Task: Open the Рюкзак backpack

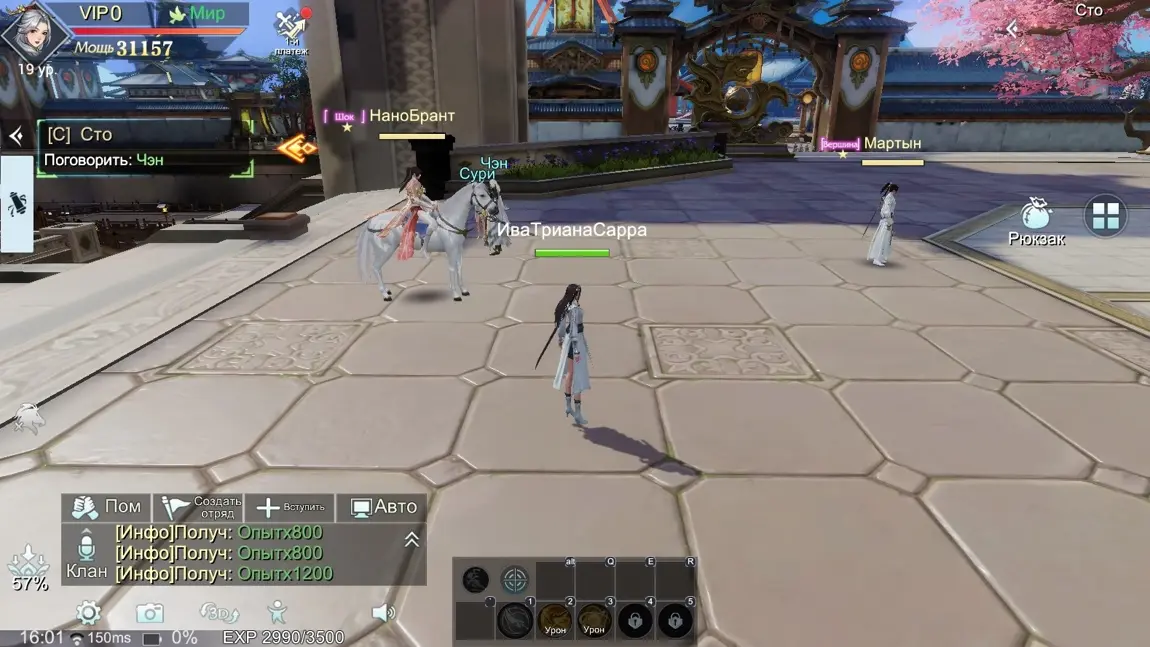Action: [1036, 218]
